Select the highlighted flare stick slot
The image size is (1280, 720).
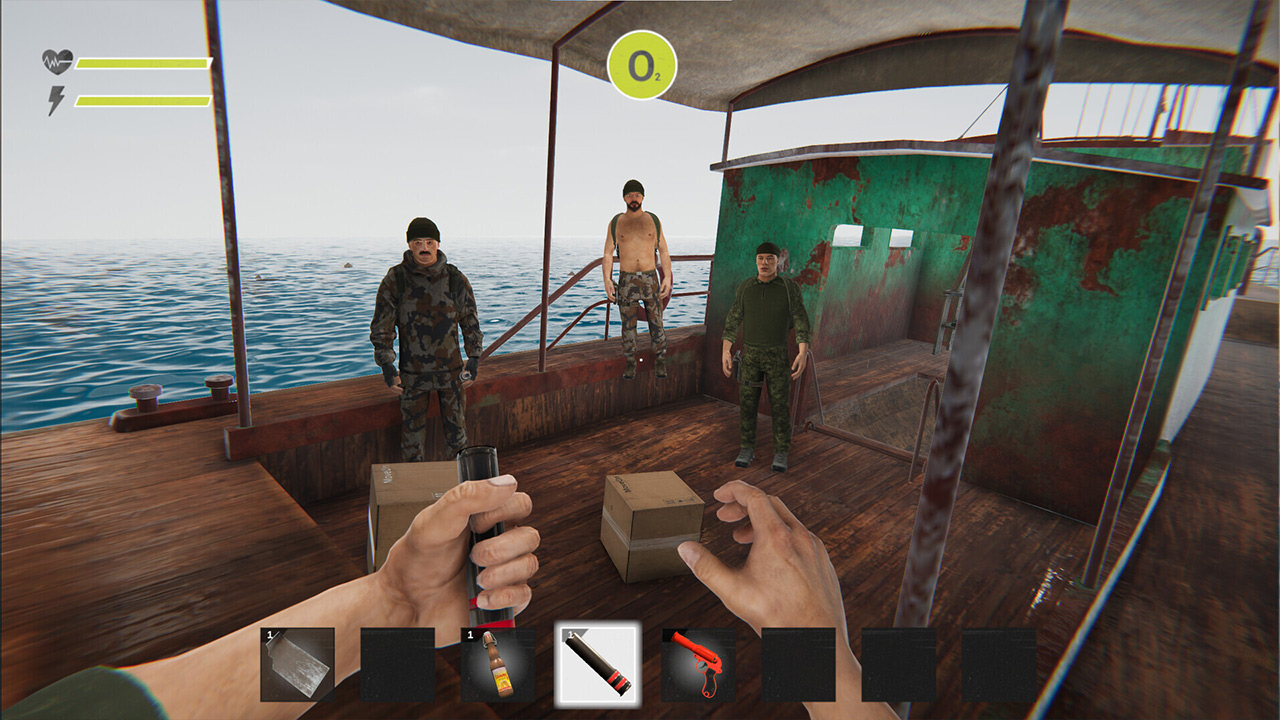(596, 662)
